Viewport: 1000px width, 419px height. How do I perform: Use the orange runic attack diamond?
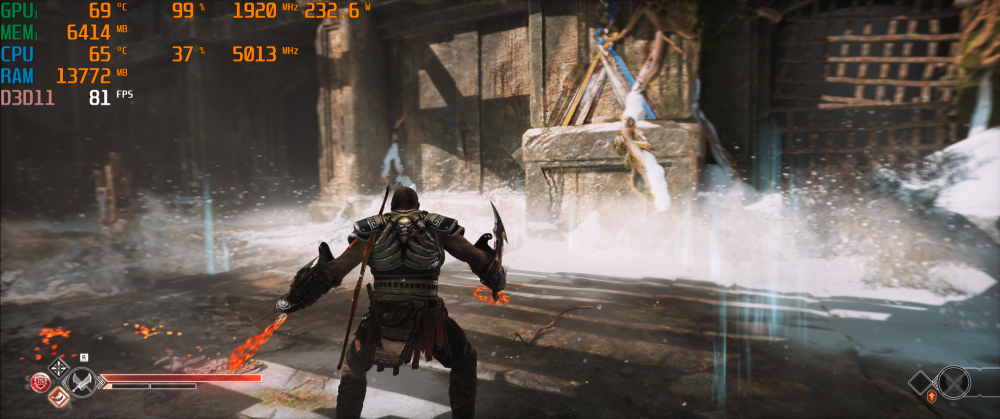[59, 398]
